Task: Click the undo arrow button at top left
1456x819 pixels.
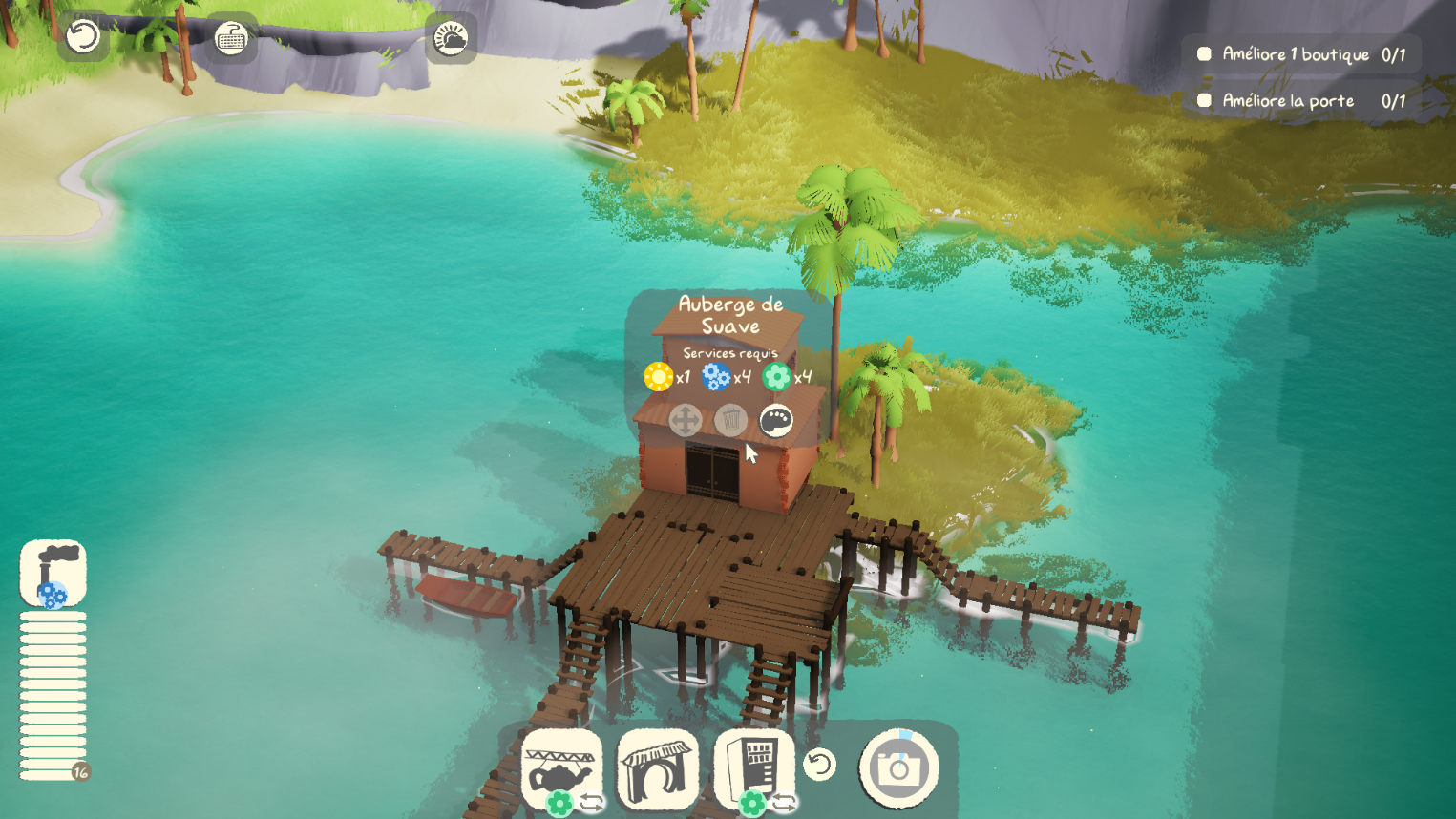Action: [x=83, y=37]
